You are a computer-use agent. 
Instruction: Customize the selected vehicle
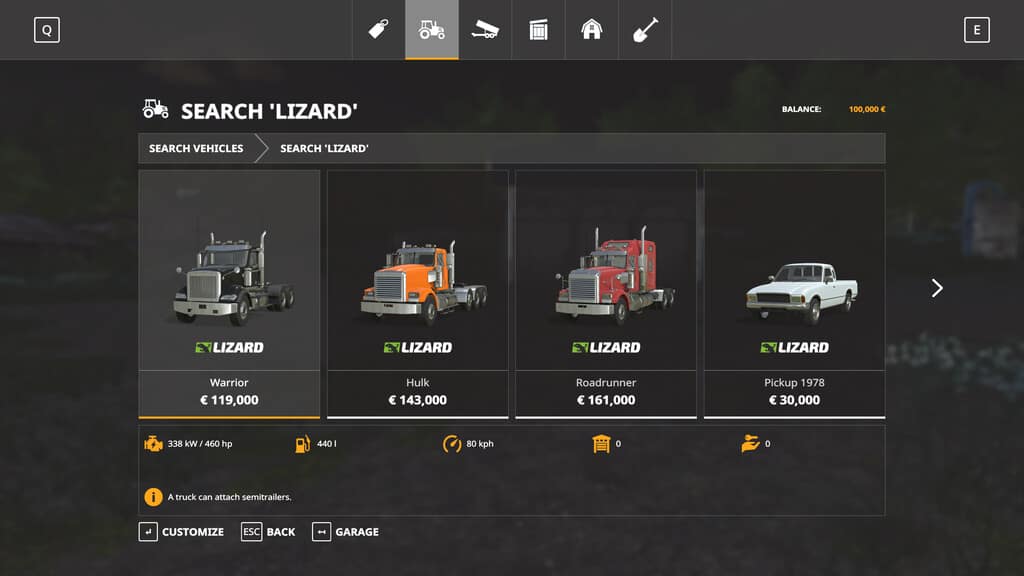click(x=182, y=532)
